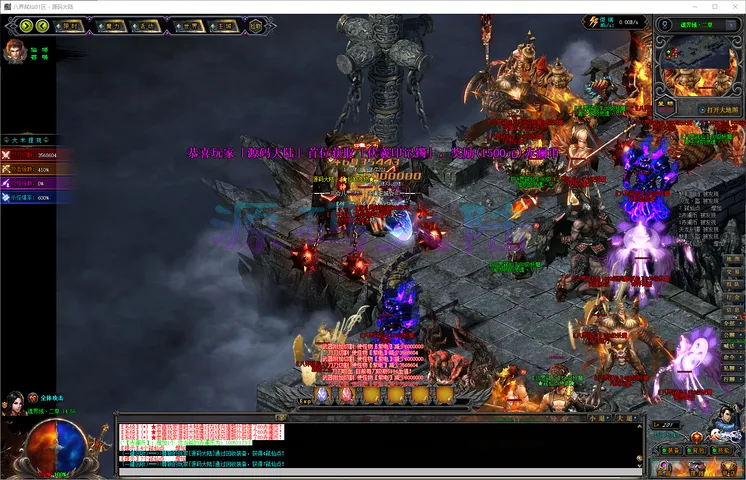Open the 世界 world menu
746x480 pixels.
[189, 27]
